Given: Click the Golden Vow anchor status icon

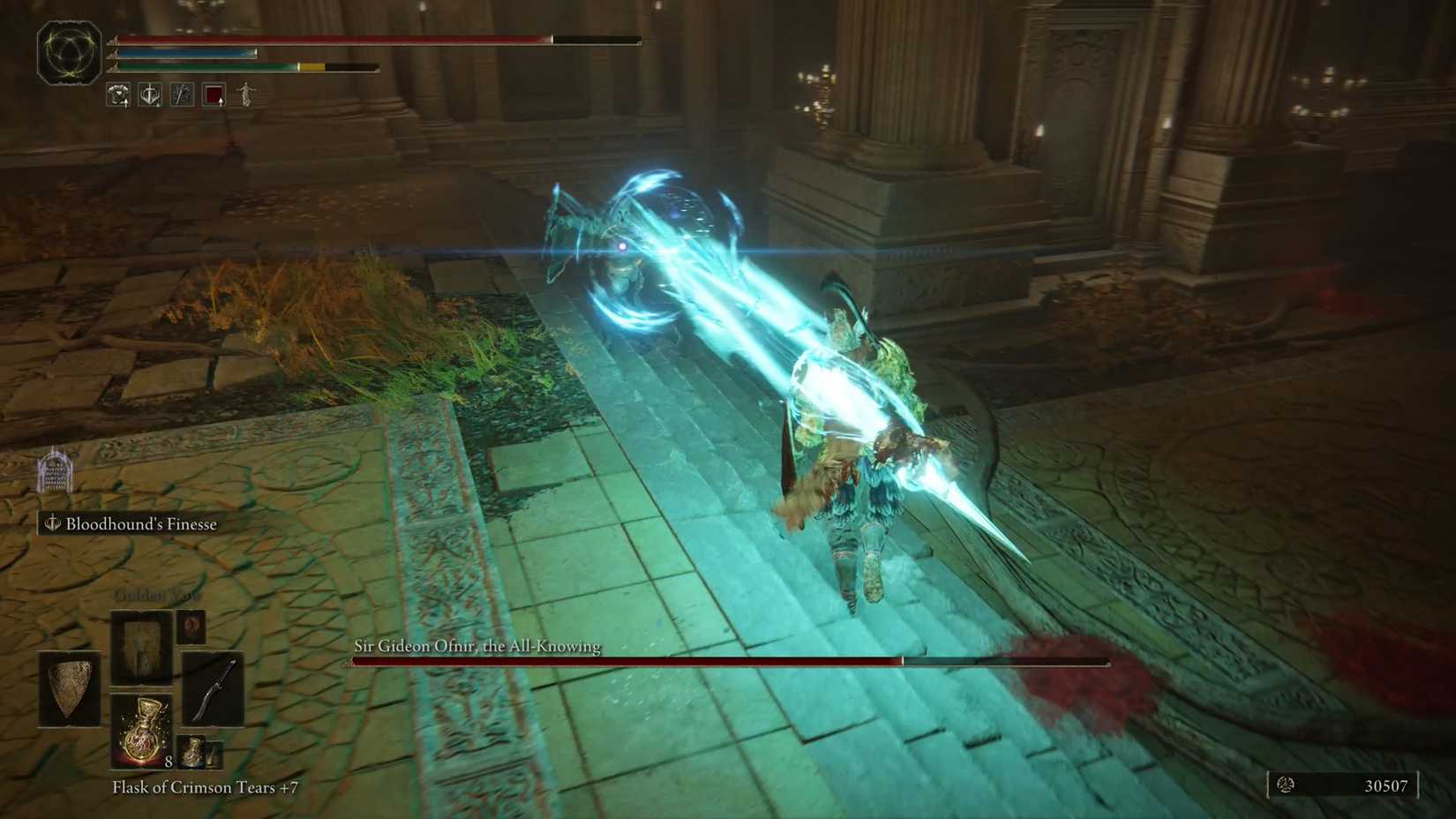Looking at the screenshot, I should (x=149, y=95).
